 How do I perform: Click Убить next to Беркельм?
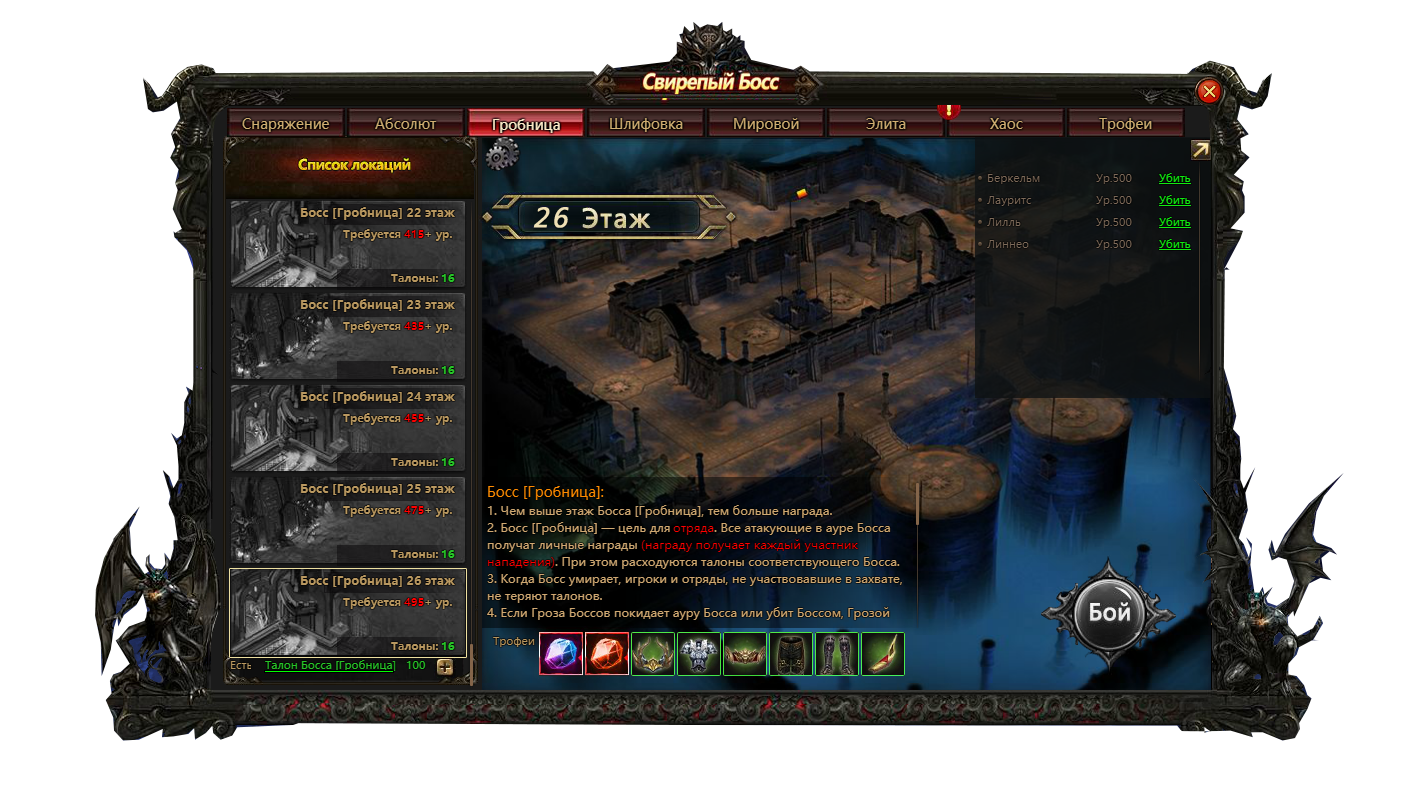coord(1174,179)
